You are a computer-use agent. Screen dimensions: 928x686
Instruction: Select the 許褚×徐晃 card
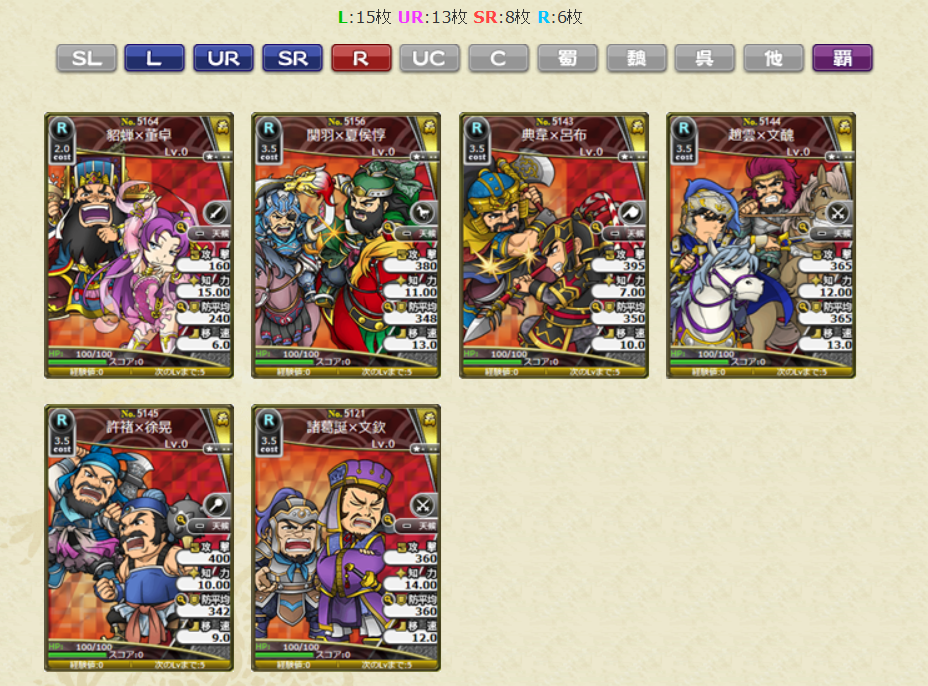click(139, 537)
